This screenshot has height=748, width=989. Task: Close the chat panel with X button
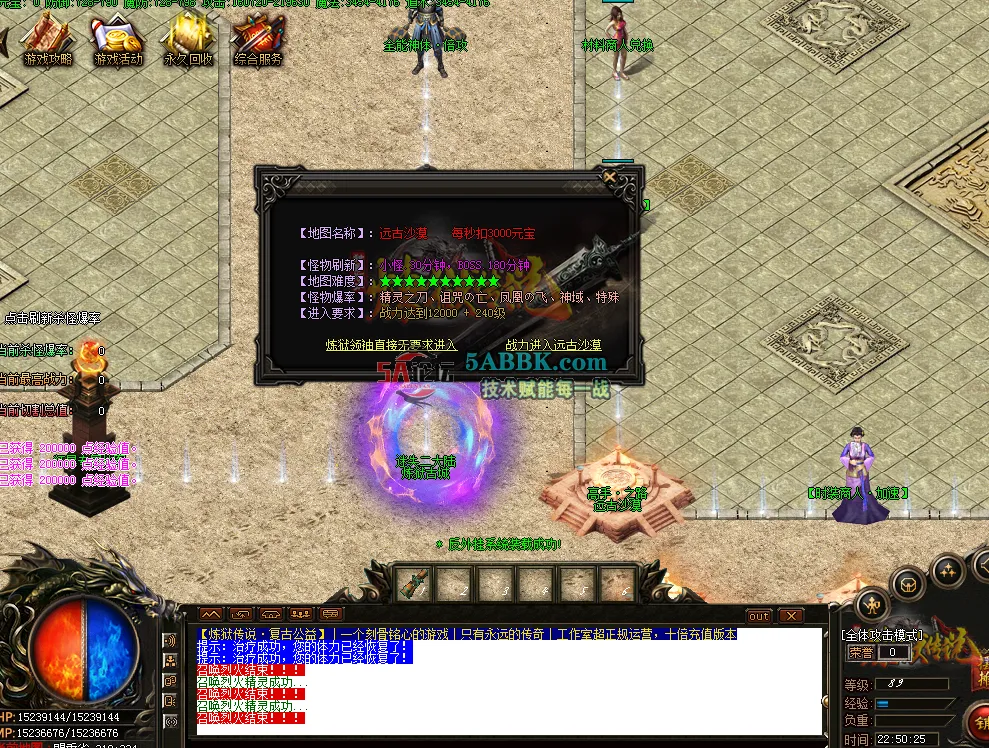point(791,616)
